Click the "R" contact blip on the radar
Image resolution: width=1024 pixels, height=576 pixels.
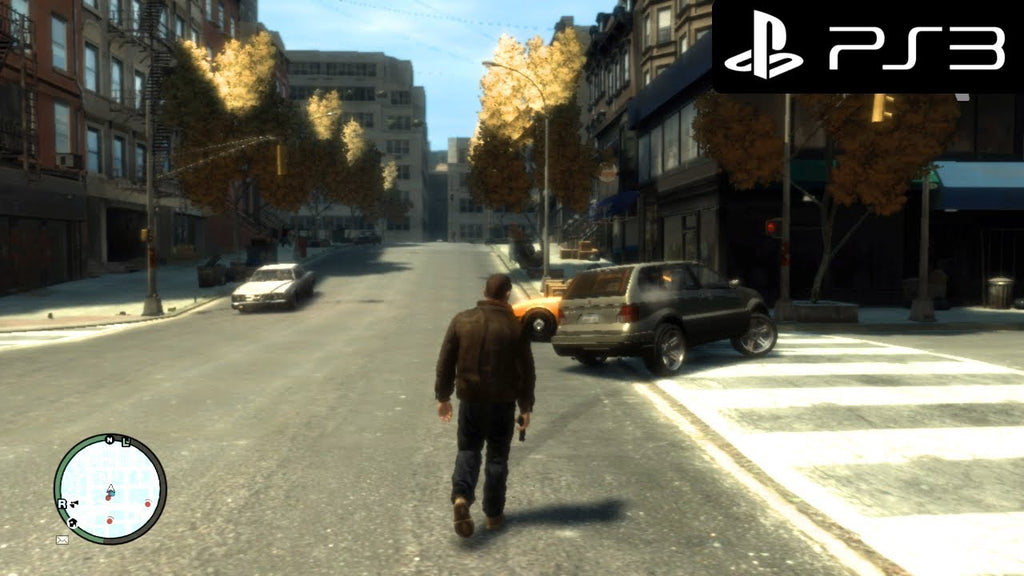(62, 504)
